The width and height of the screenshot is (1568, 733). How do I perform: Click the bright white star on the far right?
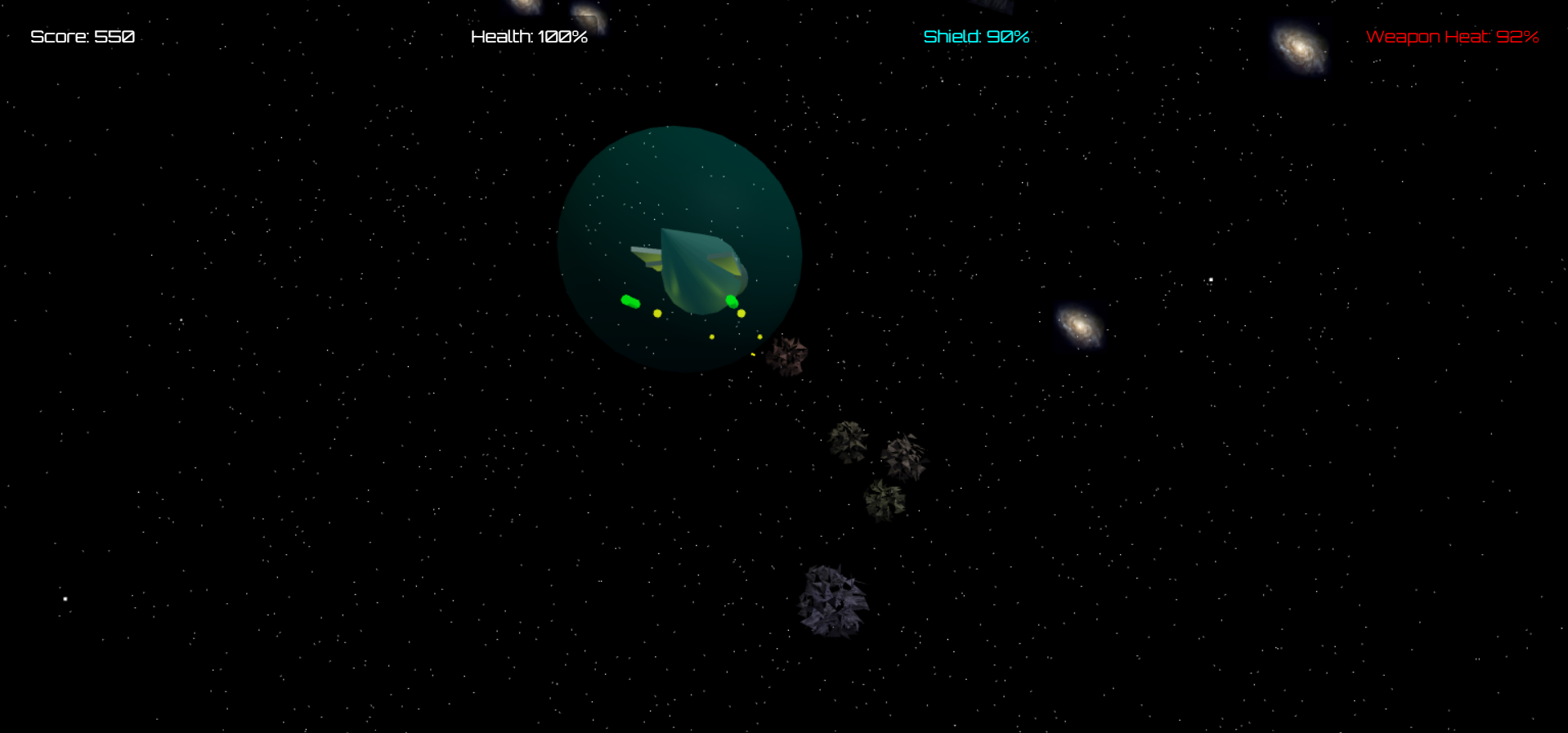coord(1210,279)
